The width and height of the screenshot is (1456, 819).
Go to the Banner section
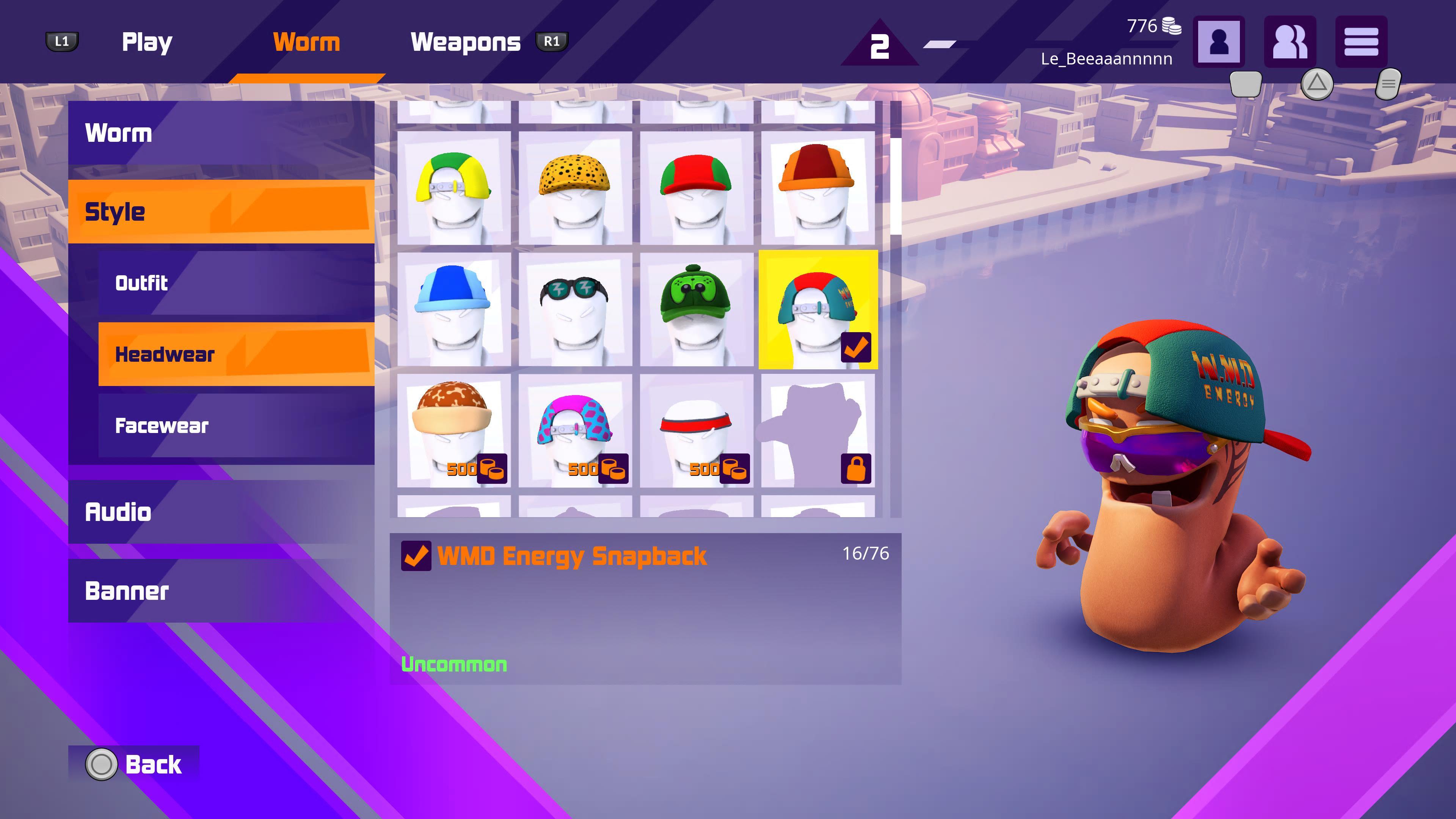point(221,591)
